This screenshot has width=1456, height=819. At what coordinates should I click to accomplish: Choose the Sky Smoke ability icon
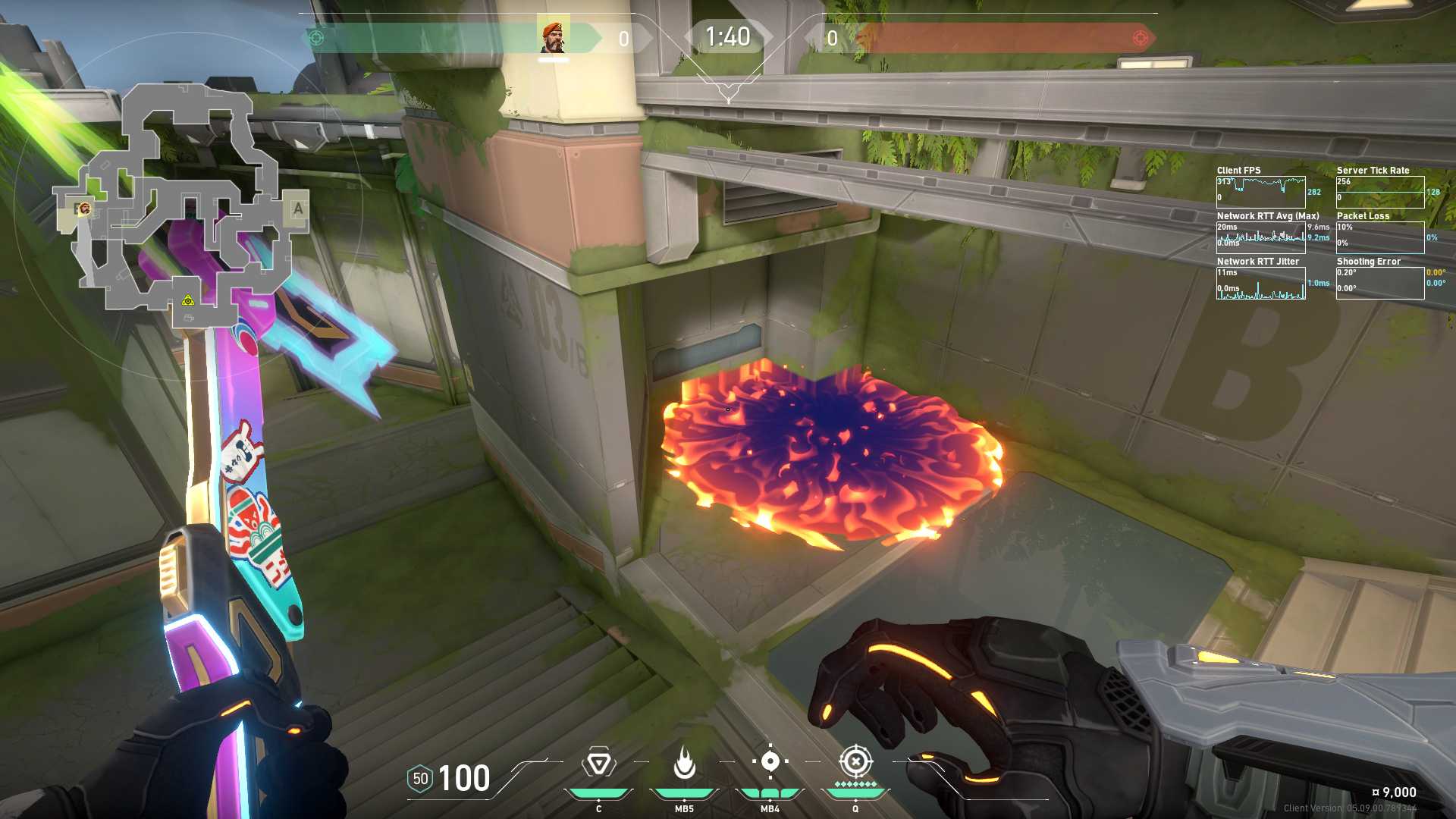770,761
